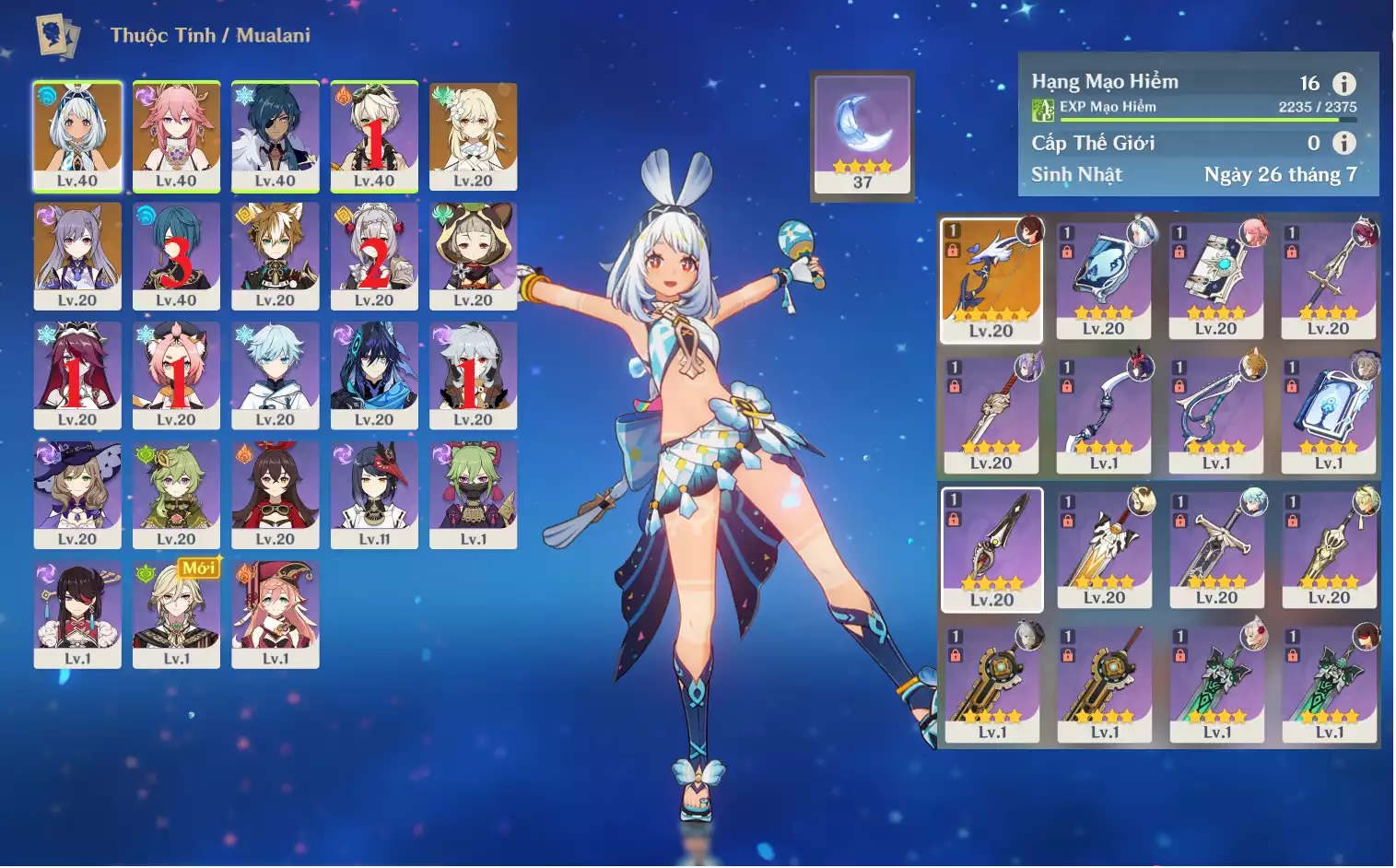Select Mualani's character portrait
1396x868 pixels.
pos(77,136)
